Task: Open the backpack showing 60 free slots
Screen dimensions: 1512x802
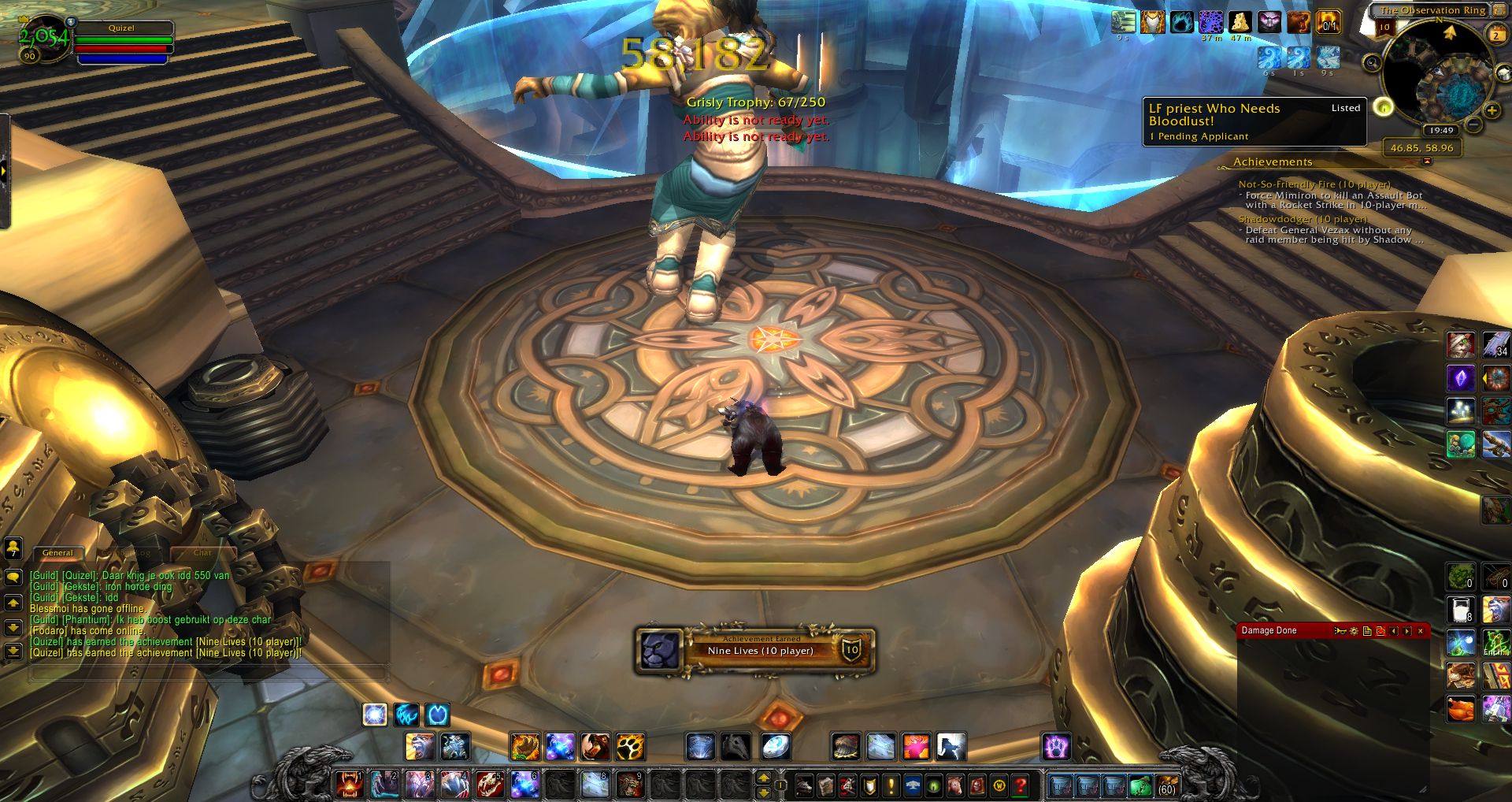Action: 1166,785
